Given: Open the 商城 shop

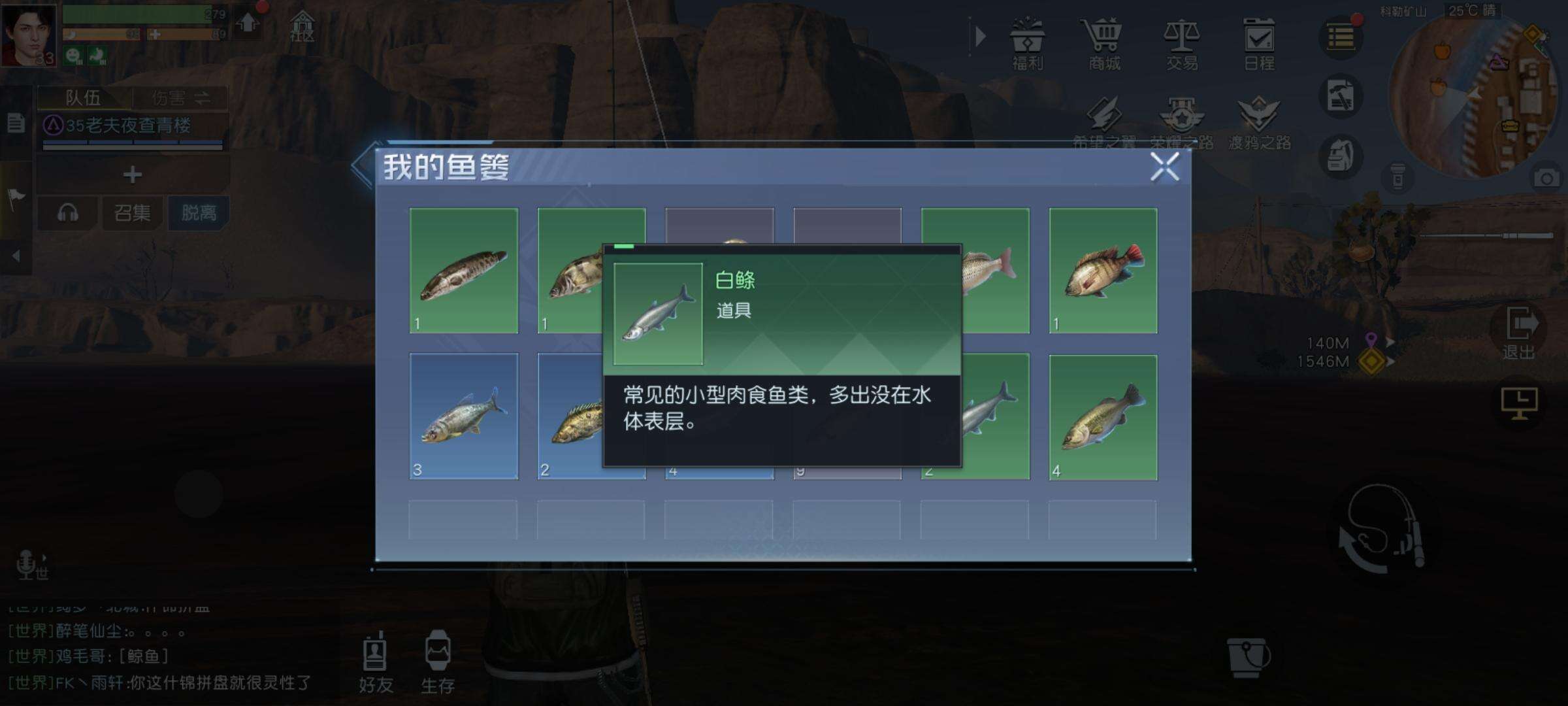Looking at the screenshot, I should click(x=1104, y=42).
